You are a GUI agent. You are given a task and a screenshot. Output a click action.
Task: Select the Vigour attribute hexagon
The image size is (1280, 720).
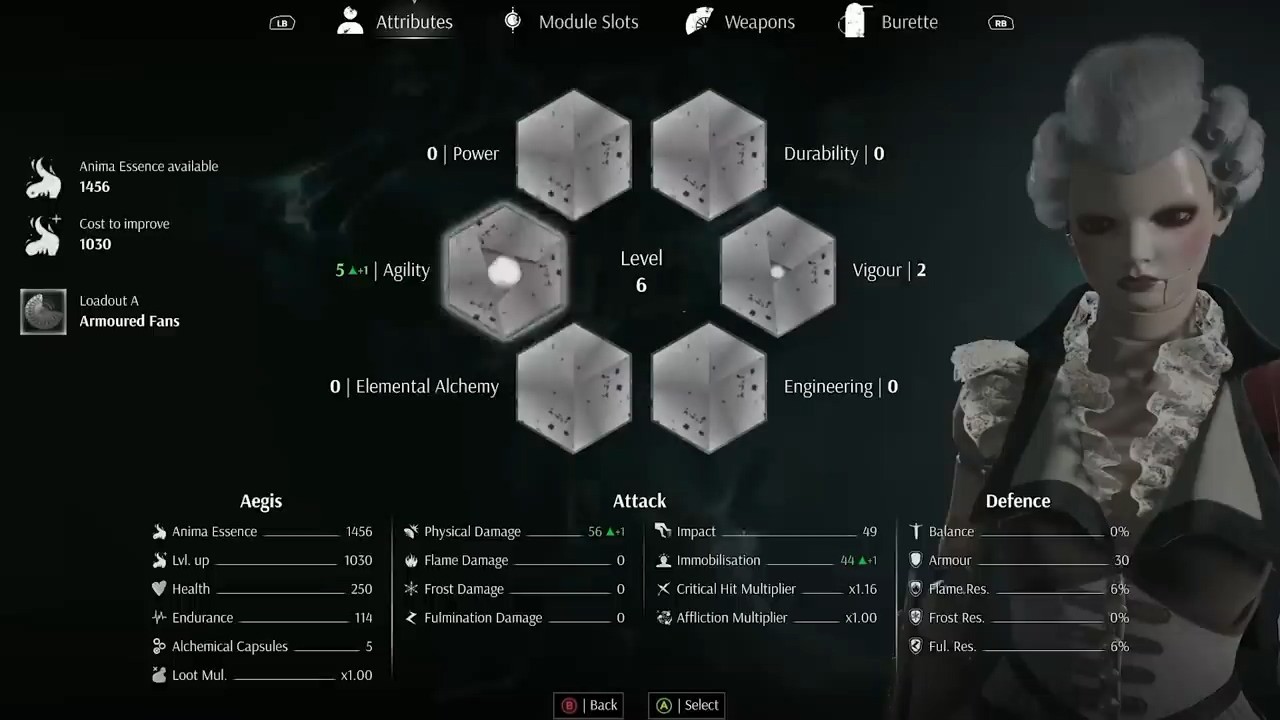pos(778,270)
